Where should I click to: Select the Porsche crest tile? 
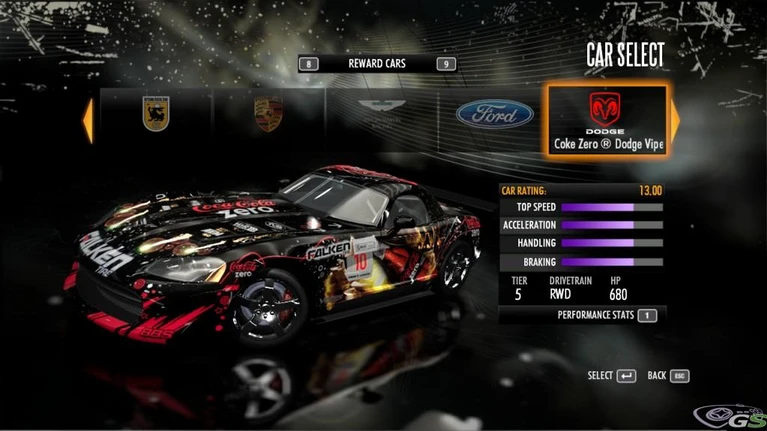267,115
